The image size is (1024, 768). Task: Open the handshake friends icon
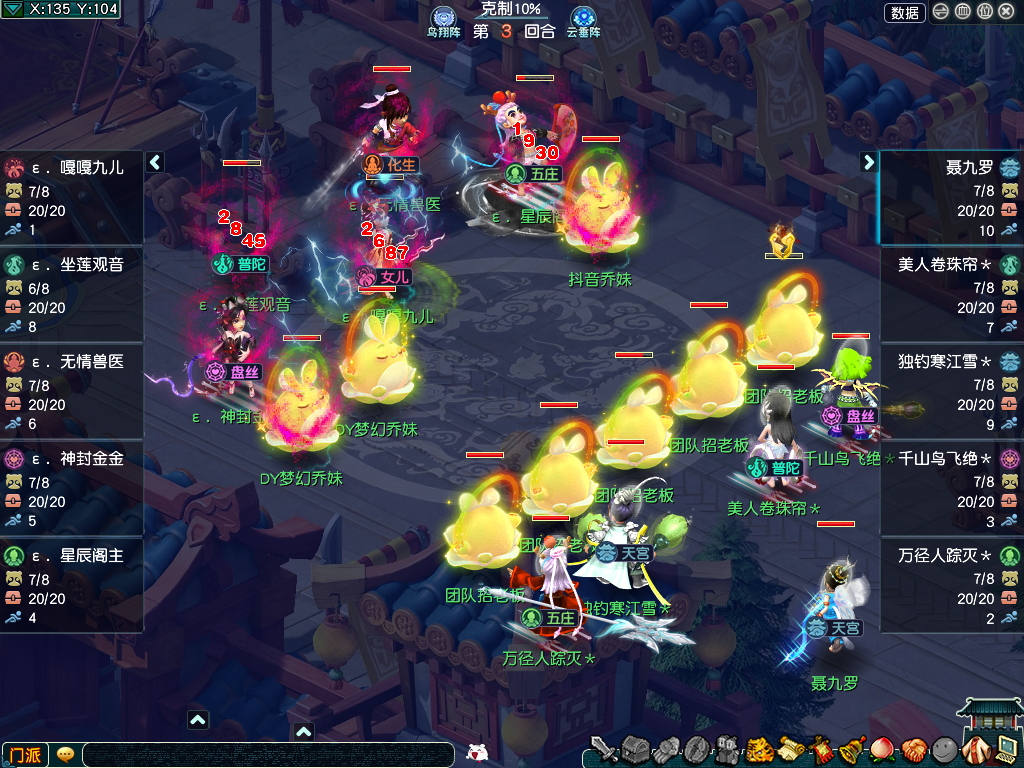[x=915, y=749]
